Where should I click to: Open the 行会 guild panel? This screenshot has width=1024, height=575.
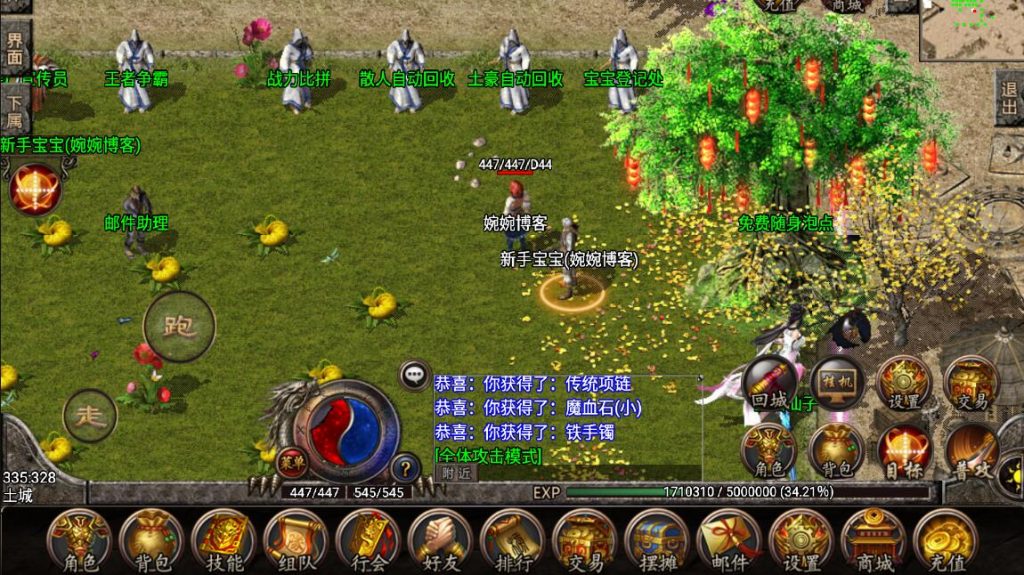coord(367,539)
